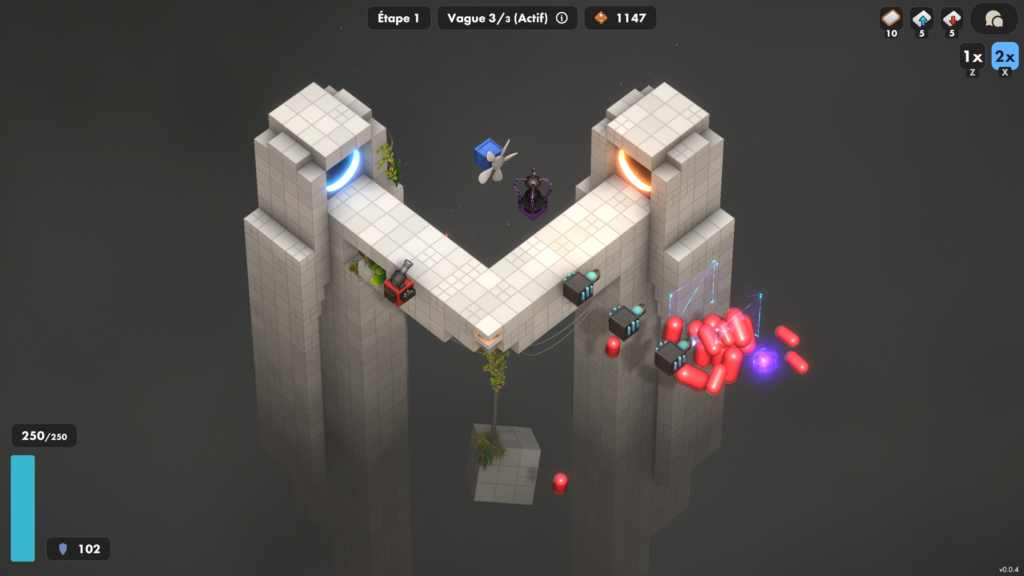Switch game speed to 2x
This screenshot has height=576, width=1024.
1004,56
